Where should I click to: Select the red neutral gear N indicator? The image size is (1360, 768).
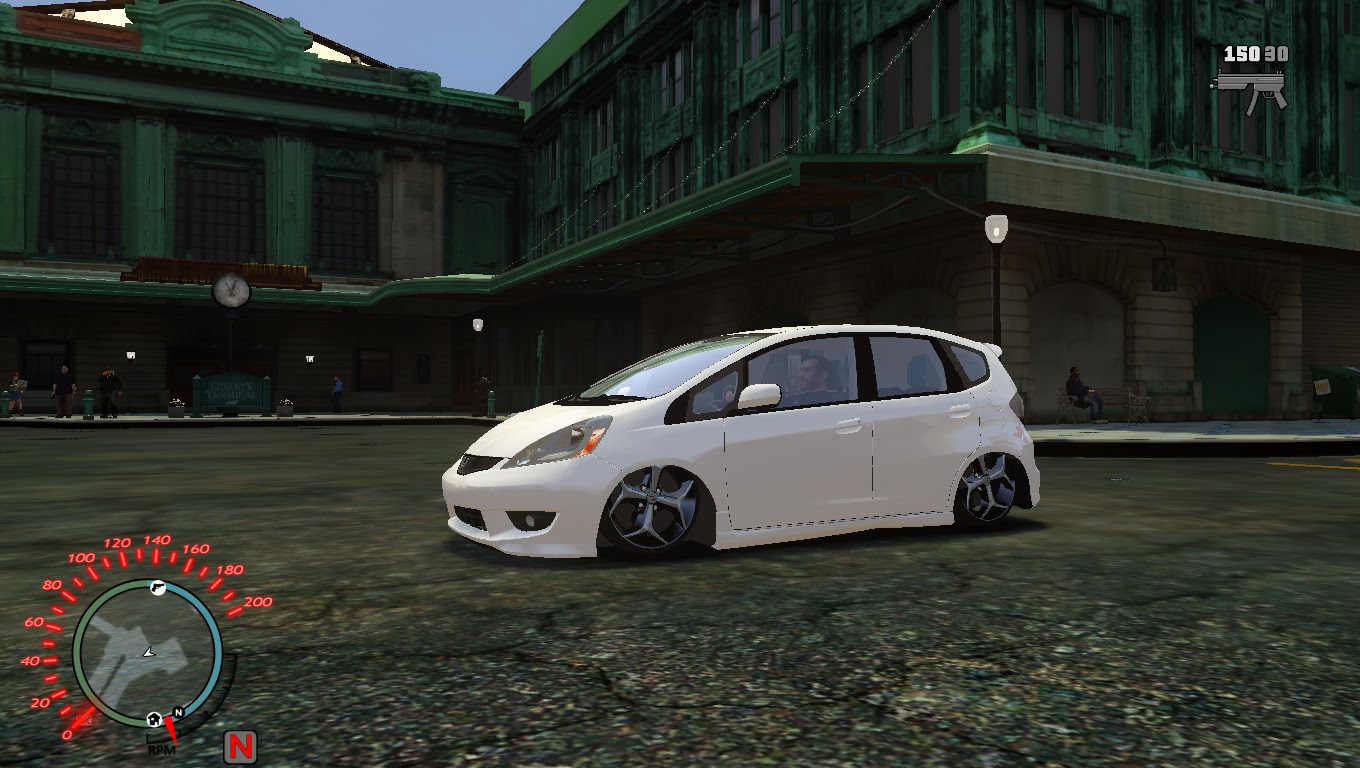click(x=240, y=745)
